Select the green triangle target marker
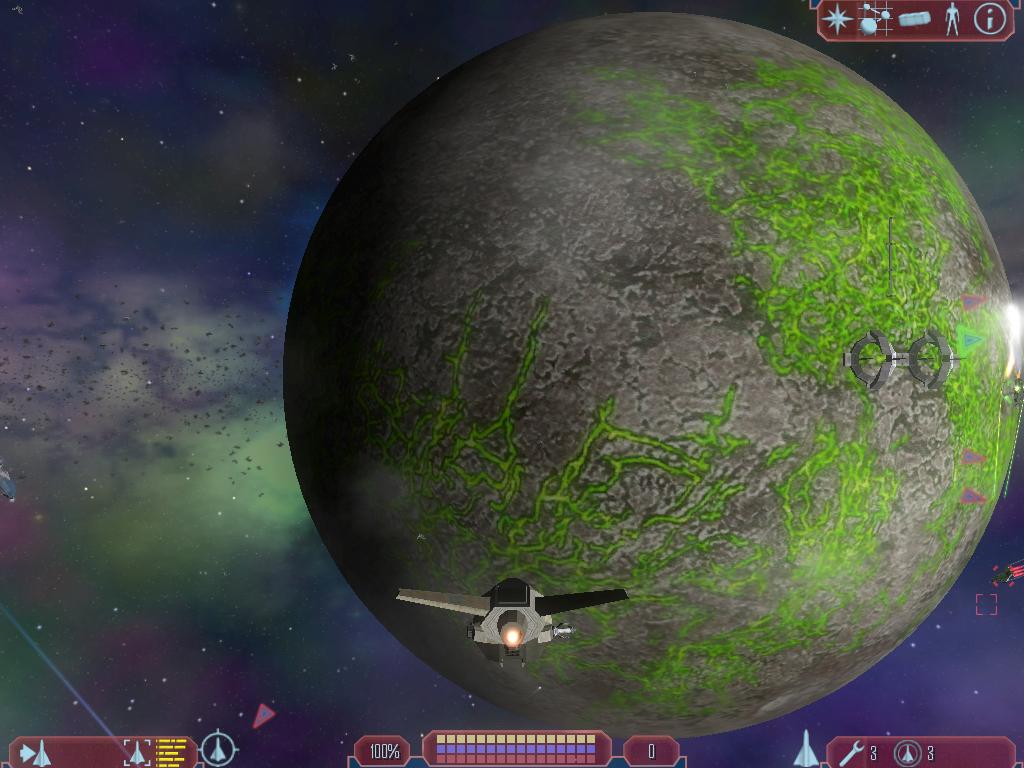The image size is (1024, 768). pyautogui.click(x=969, y=339)
